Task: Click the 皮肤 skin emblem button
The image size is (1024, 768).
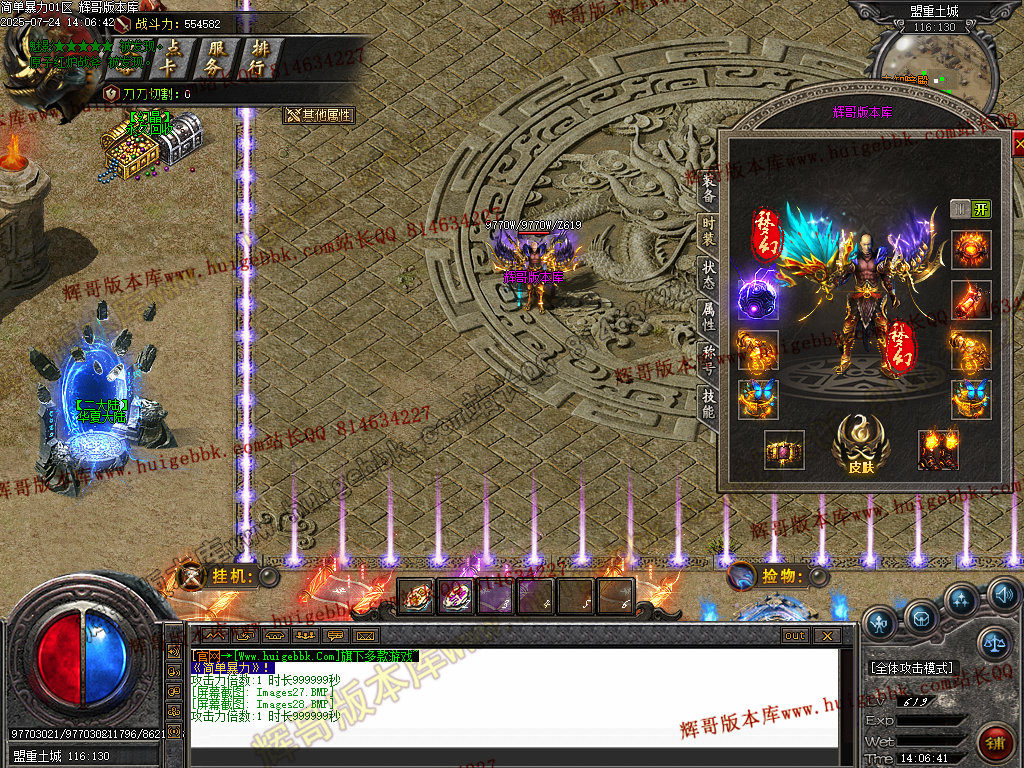Action: pos(861,444)
